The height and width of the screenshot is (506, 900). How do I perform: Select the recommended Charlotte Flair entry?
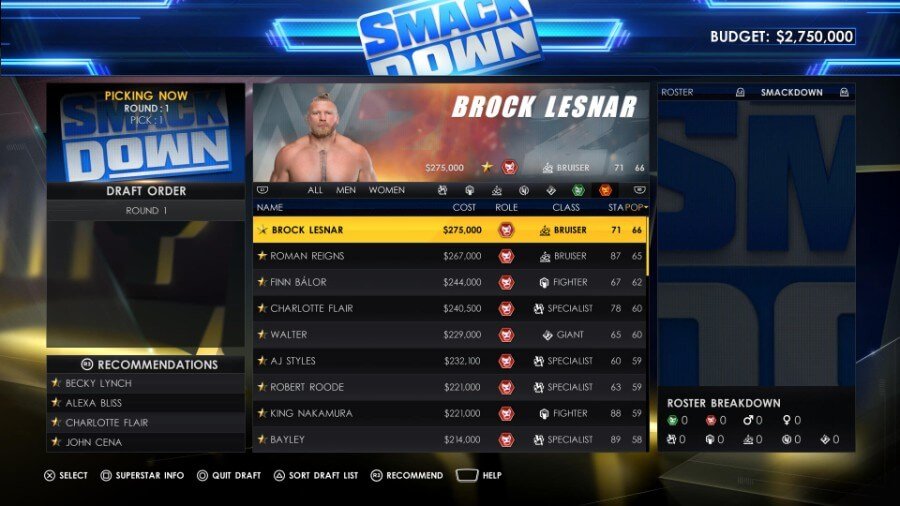[x=146, y=423]
